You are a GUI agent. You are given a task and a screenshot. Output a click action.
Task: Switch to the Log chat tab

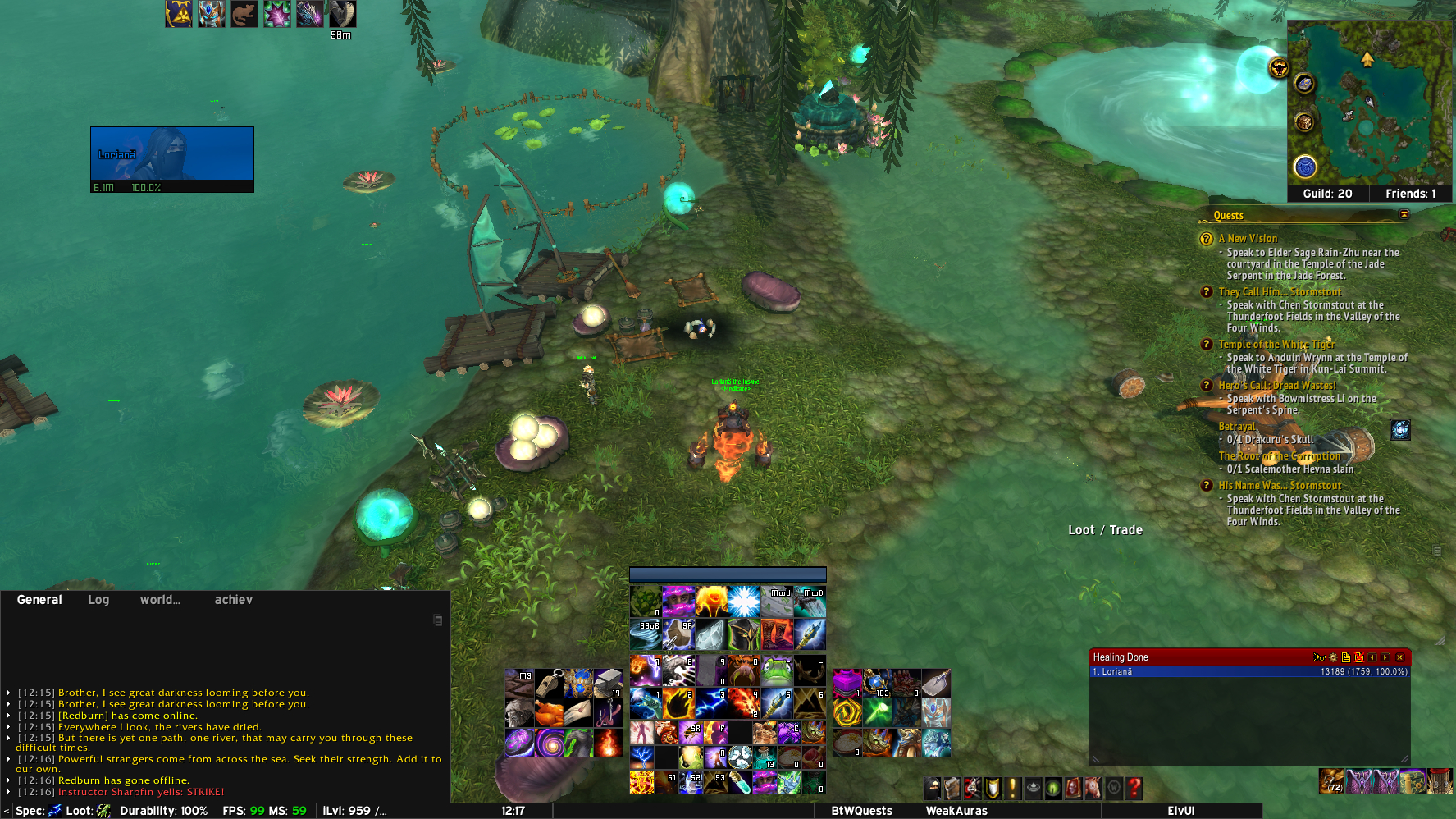(x=98, y=600)
